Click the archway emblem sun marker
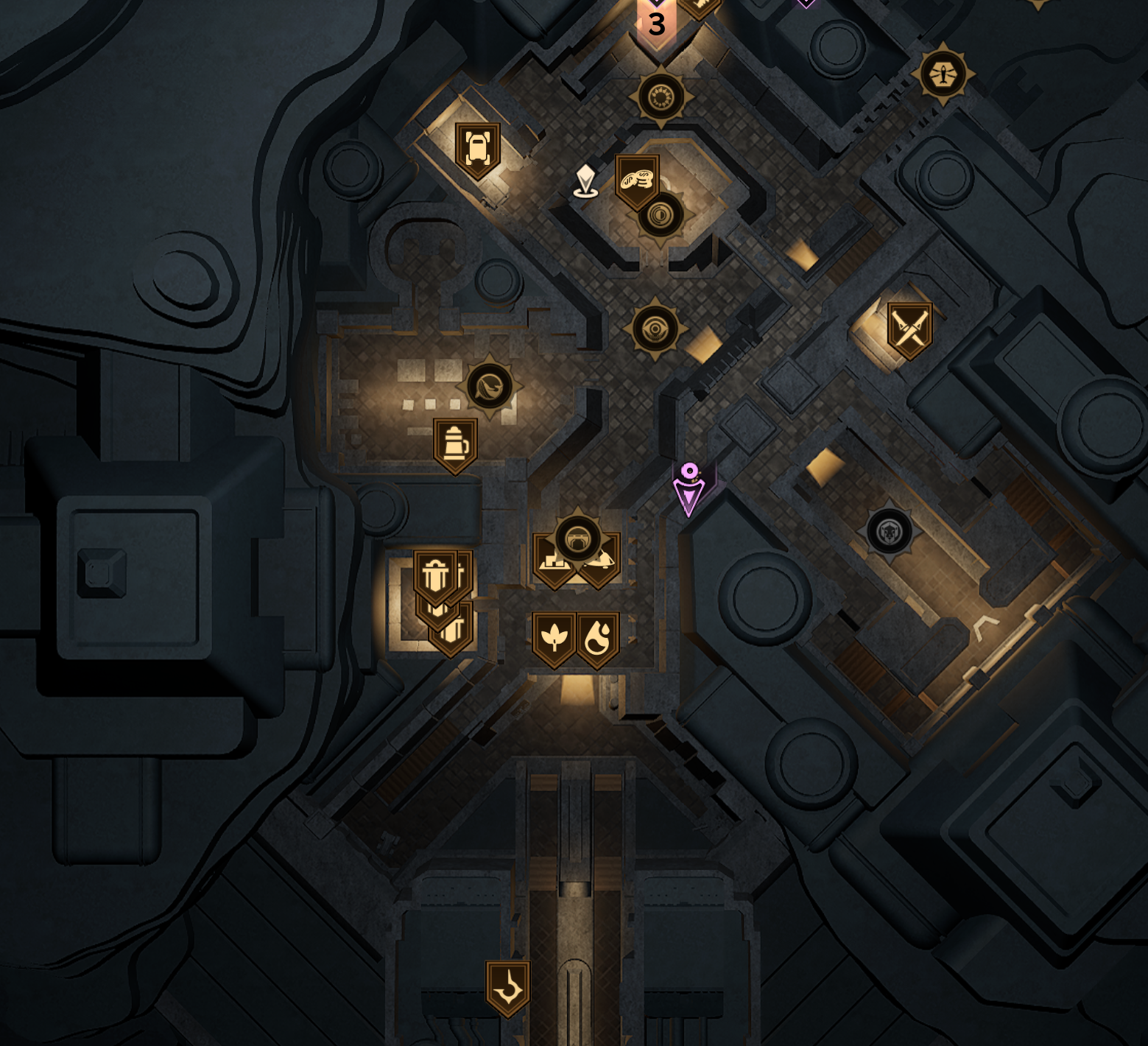Screen dimensions: 1148x1046 tap(578, 538)
